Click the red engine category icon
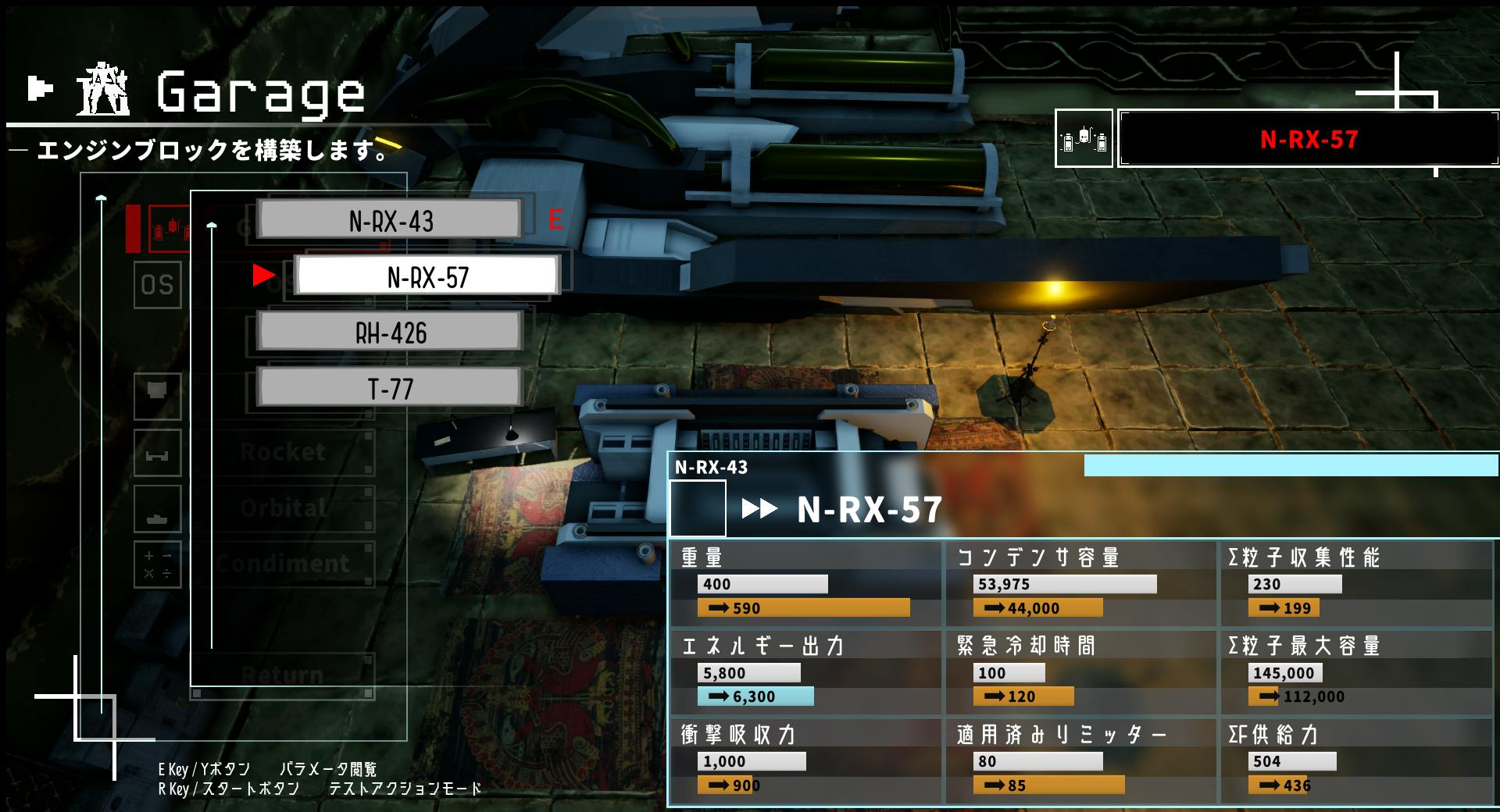This screenshot has width=1500, height=812. click(x=169, y=229)
